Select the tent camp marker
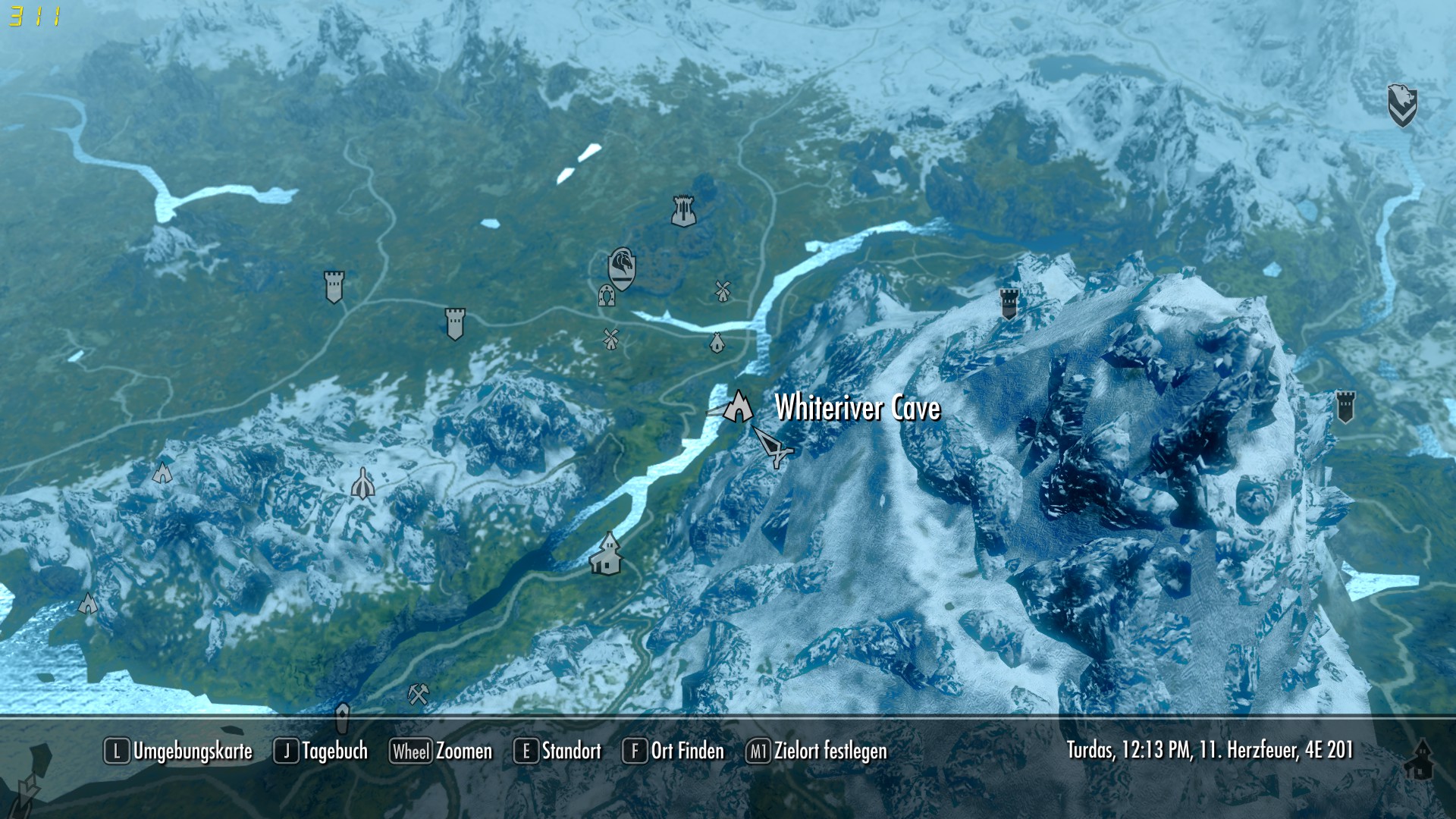Screen dimensions: 1456x819 pyautogui.click(x=717, y=343)
